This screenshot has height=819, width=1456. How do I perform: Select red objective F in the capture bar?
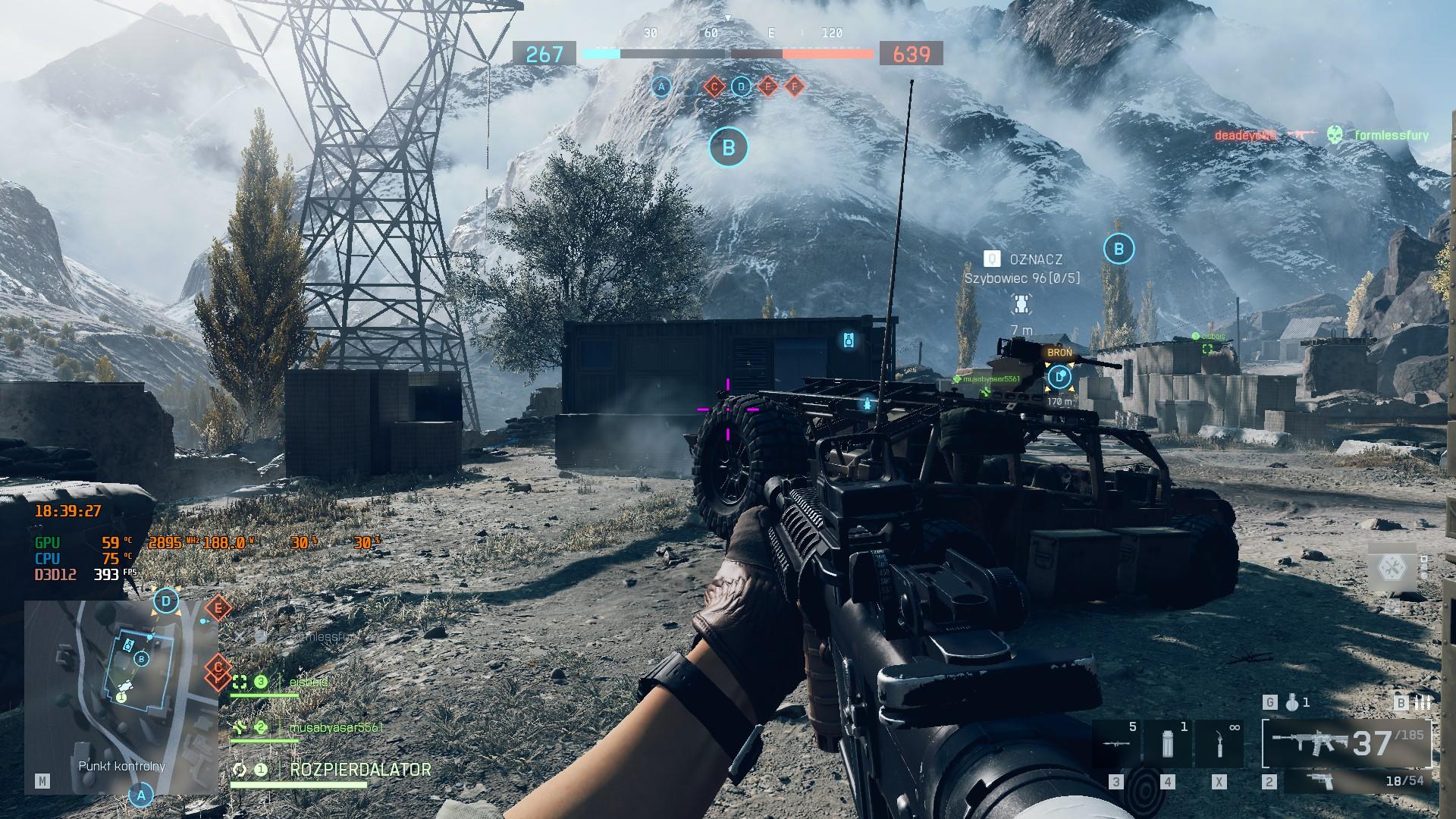pyautogui.click(x=794, y=87)
